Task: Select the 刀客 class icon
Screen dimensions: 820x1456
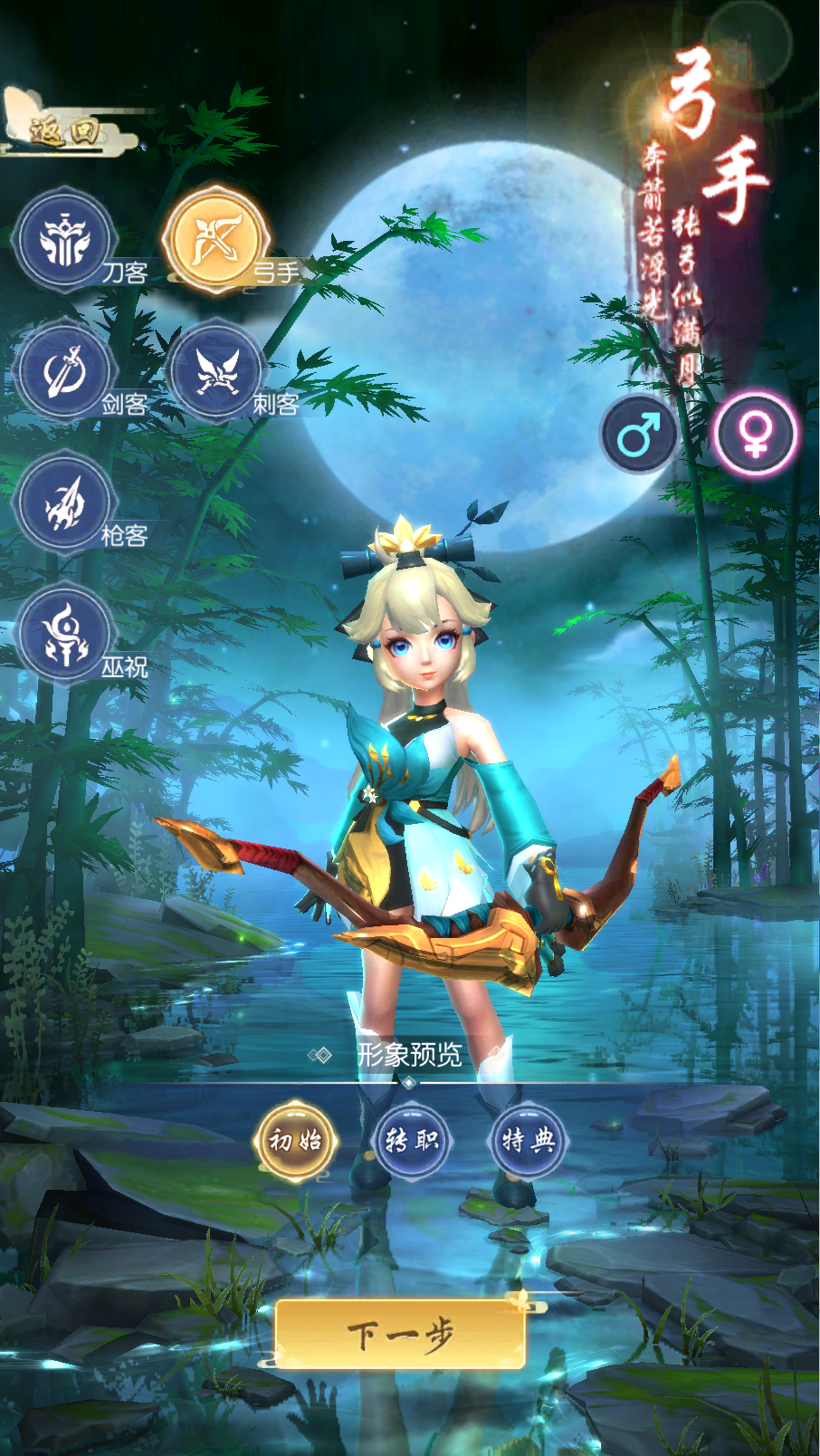Action: coord(64,241)
